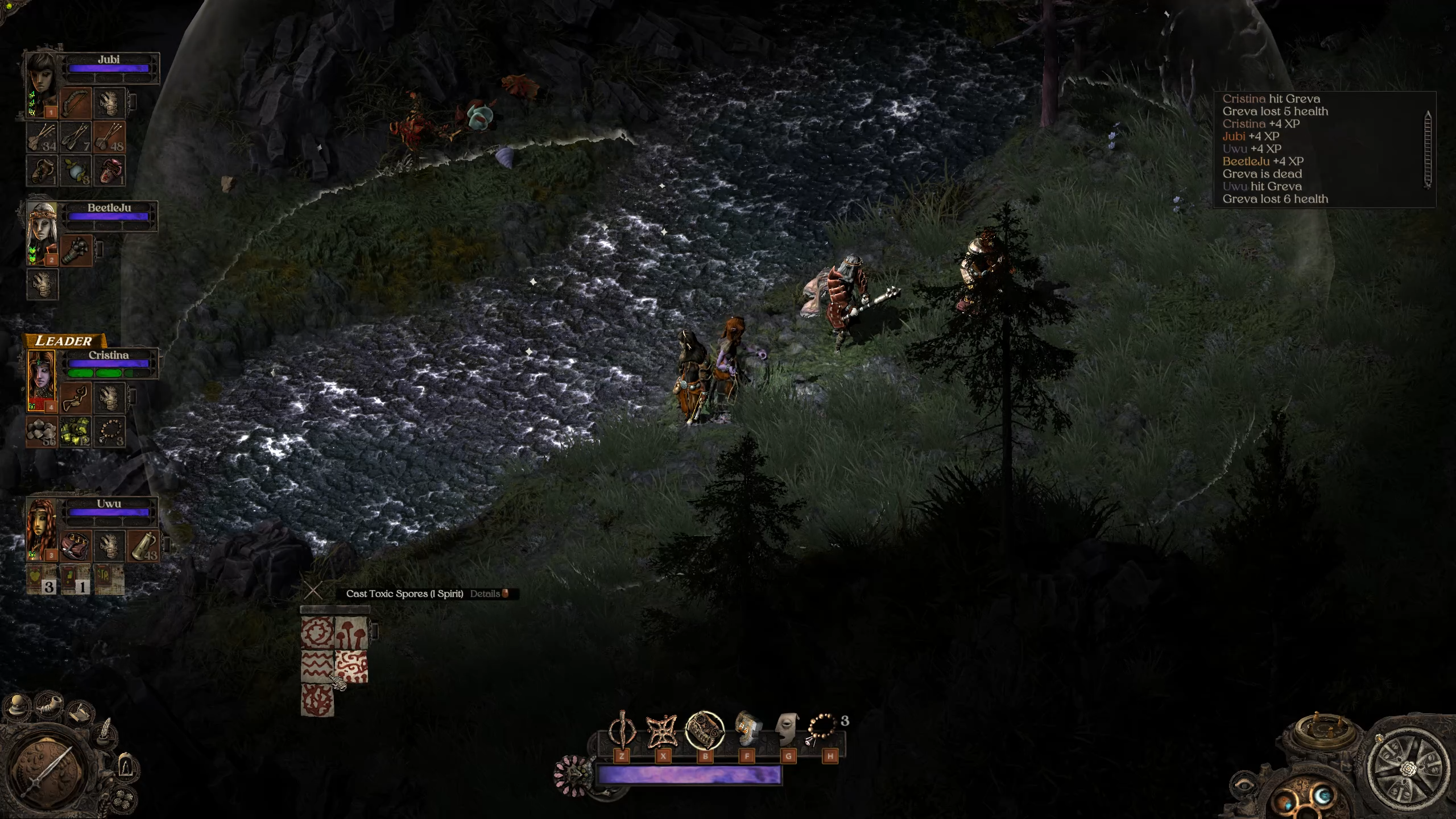Image resolution: width=1456 pixels, height=819 pixels.
Task: Use Cristina's prayer beads item slot
Action: pyautogui.click(x=109, y=431)
